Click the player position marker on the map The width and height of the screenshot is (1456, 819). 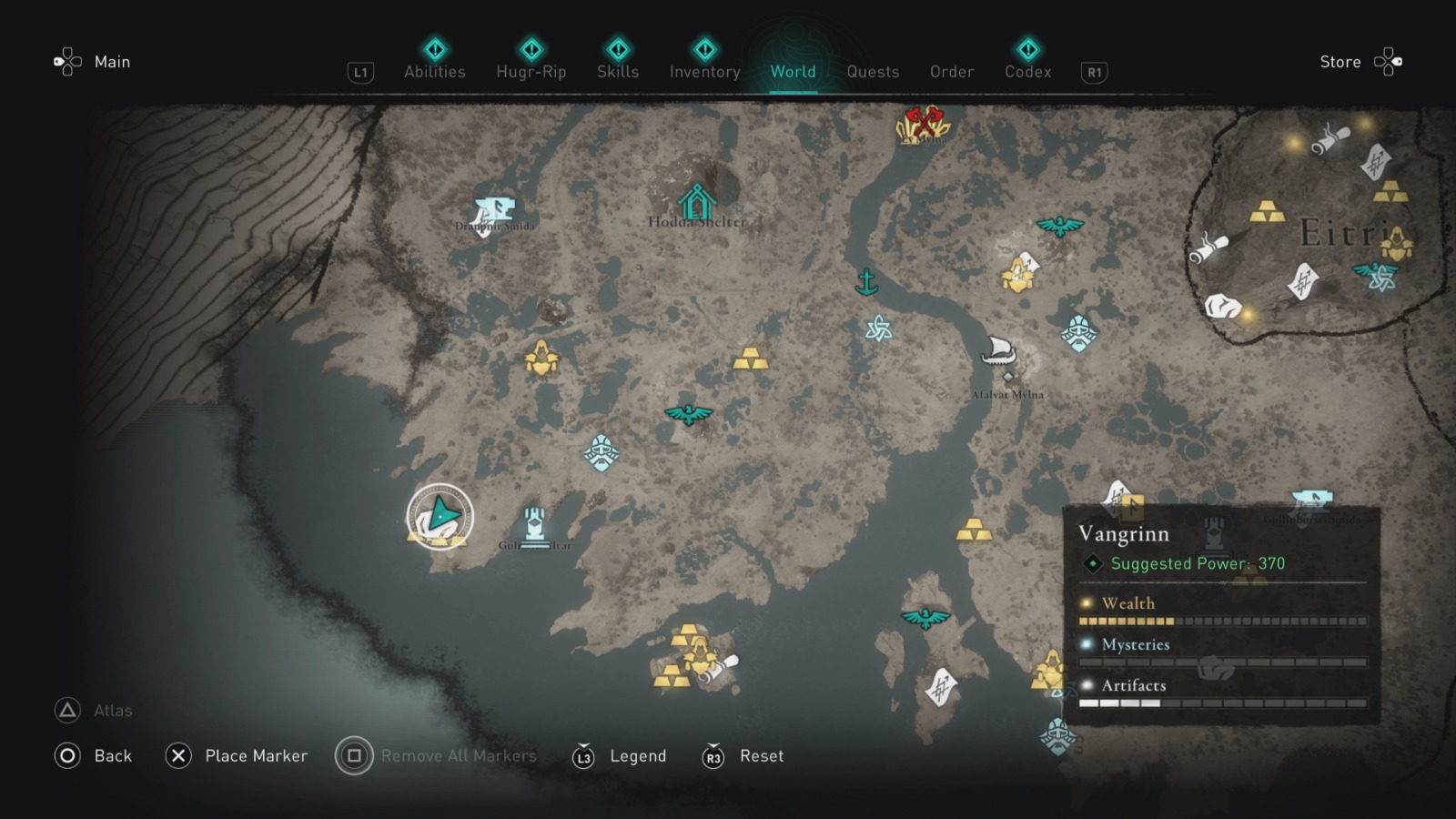439,516
